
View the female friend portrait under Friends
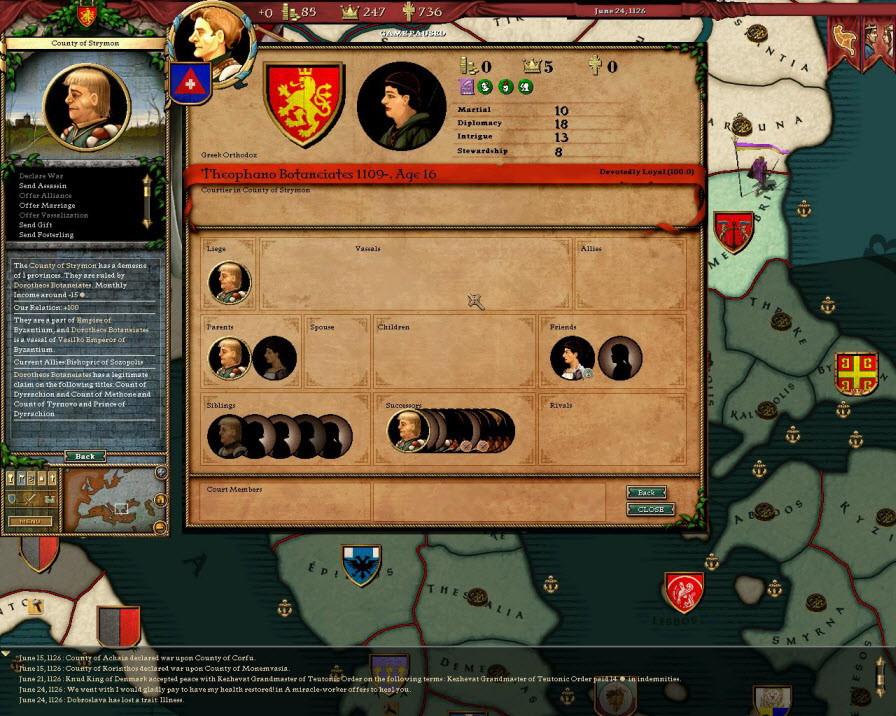point(573,358)
